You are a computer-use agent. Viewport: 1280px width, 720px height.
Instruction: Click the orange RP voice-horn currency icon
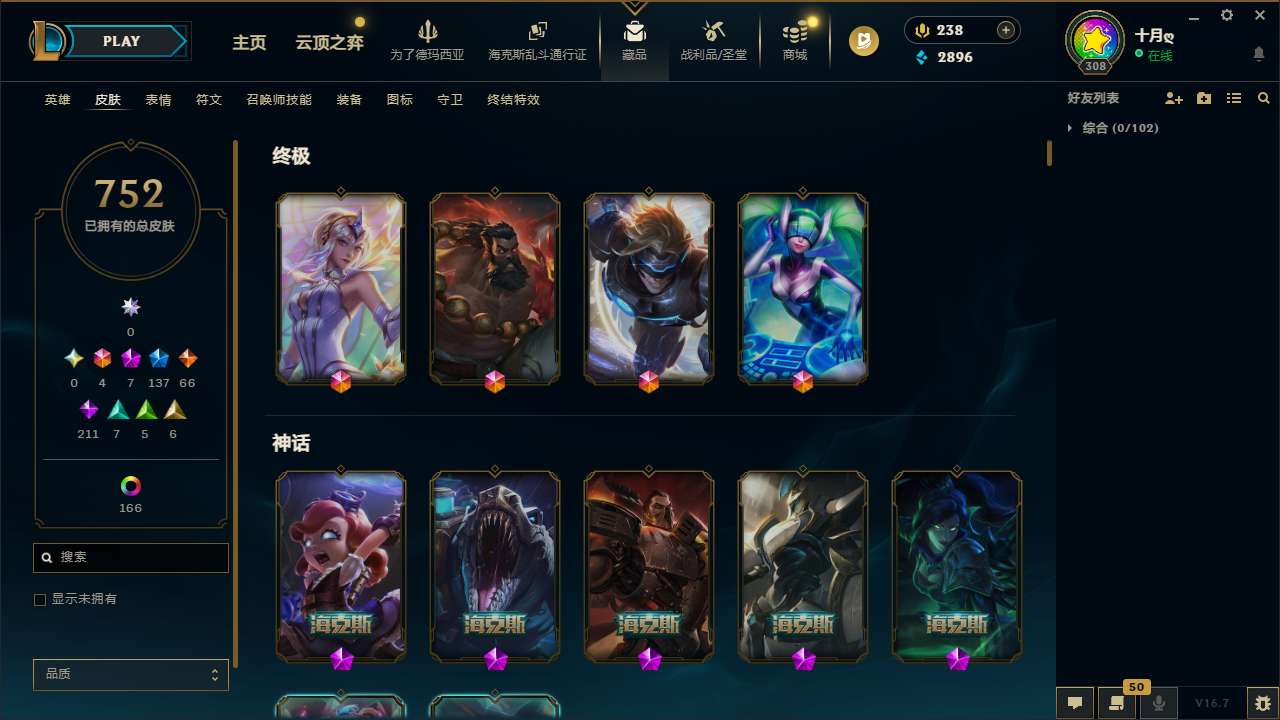click(x=921, y=29)
